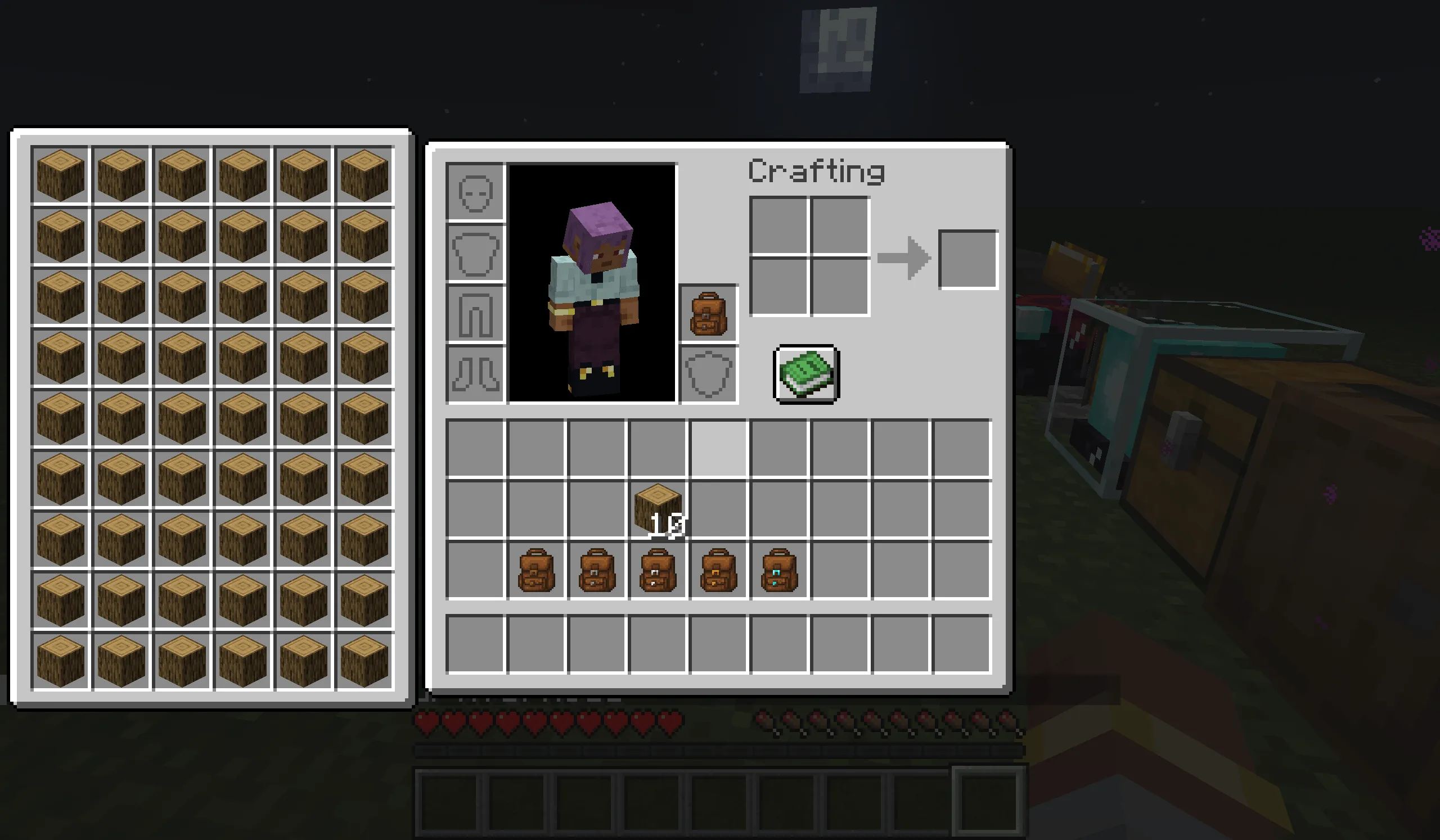Take an oak log from the top-left chest slot
Viewport: 1440px width, 840px height.
60,174
